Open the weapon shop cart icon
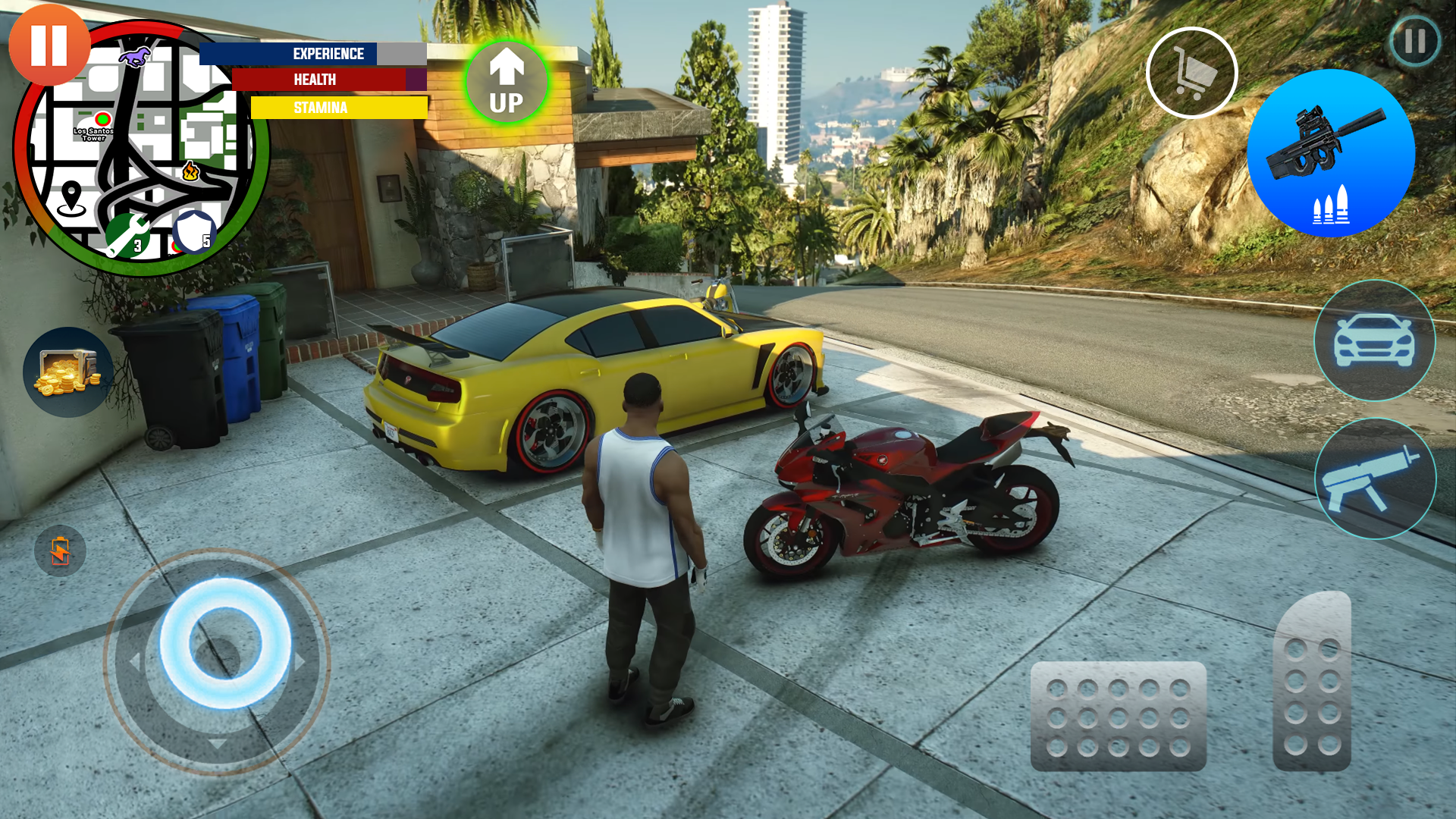1456x819 pixels. coord(1192,72)
